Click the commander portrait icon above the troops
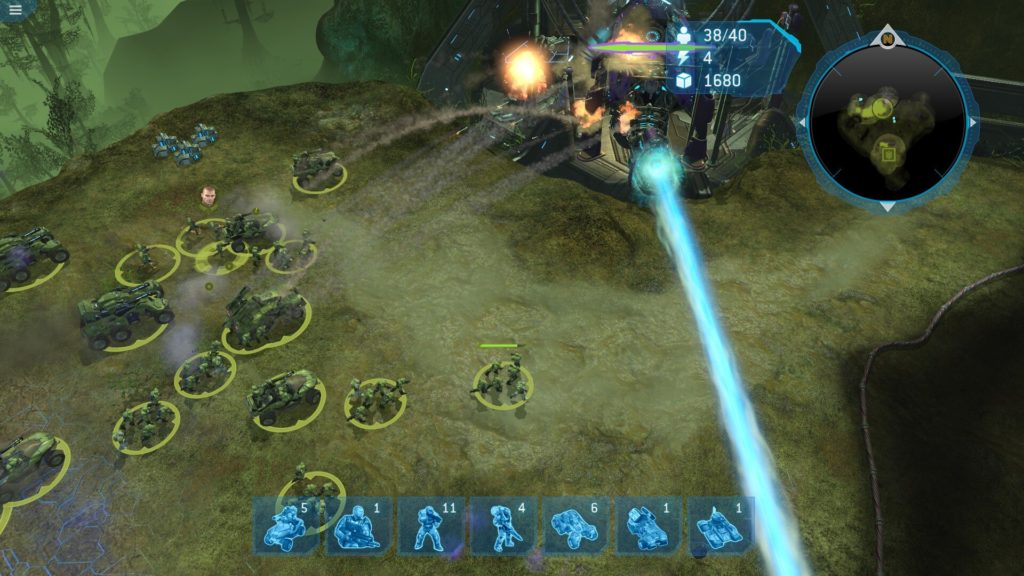 click(x=207, y=194)
